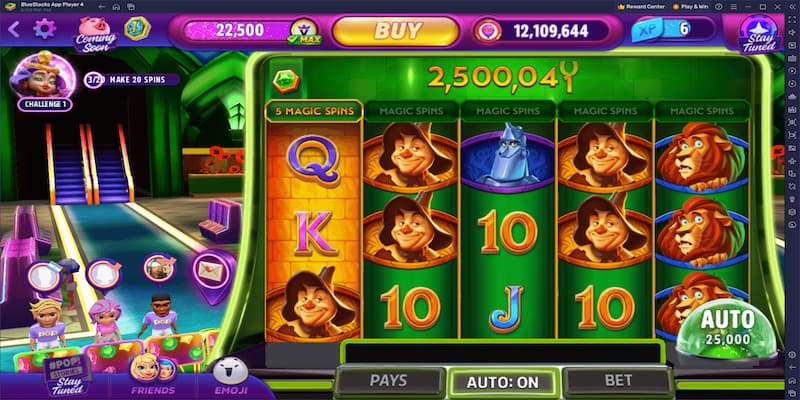
Task: Tap the Coming Soon piggy bank
Action: pyautogui.click(x=95, y=32)
